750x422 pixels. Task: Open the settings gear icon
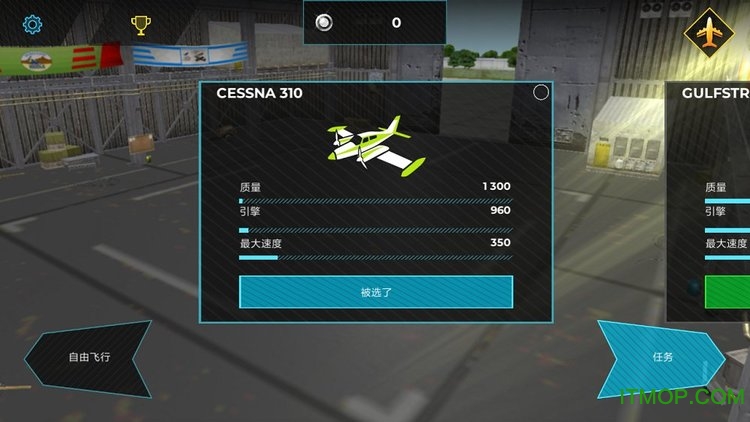tap(32, 24)
